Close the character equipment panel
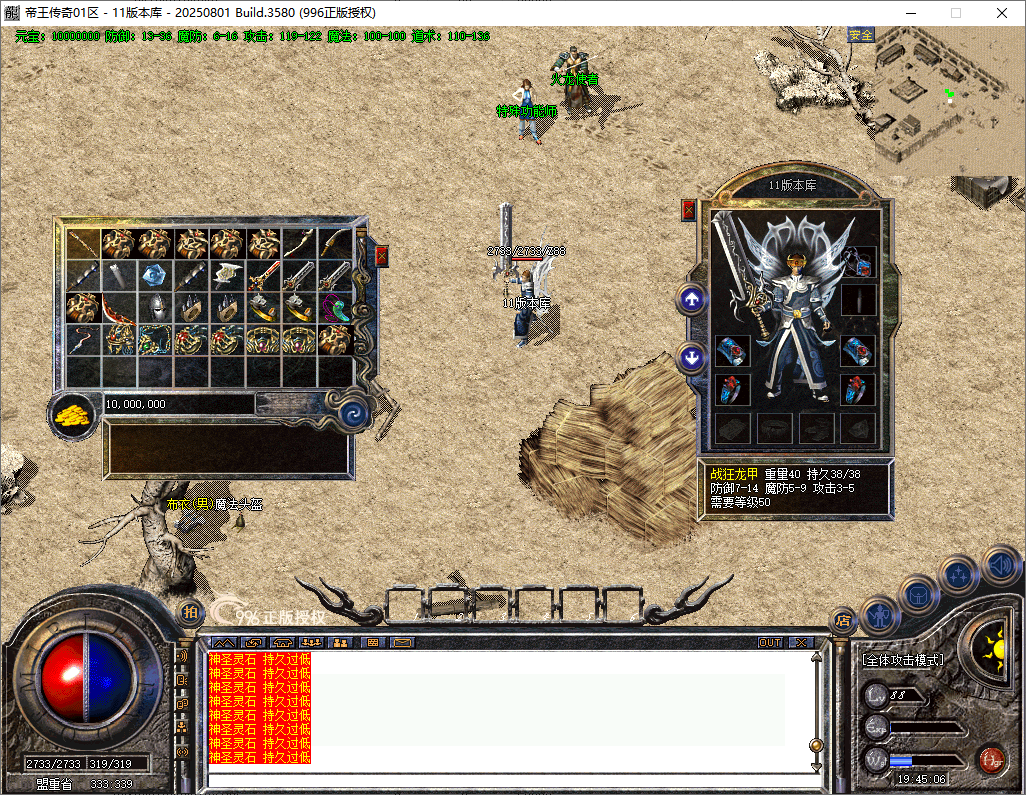 [x=688, y=210]
